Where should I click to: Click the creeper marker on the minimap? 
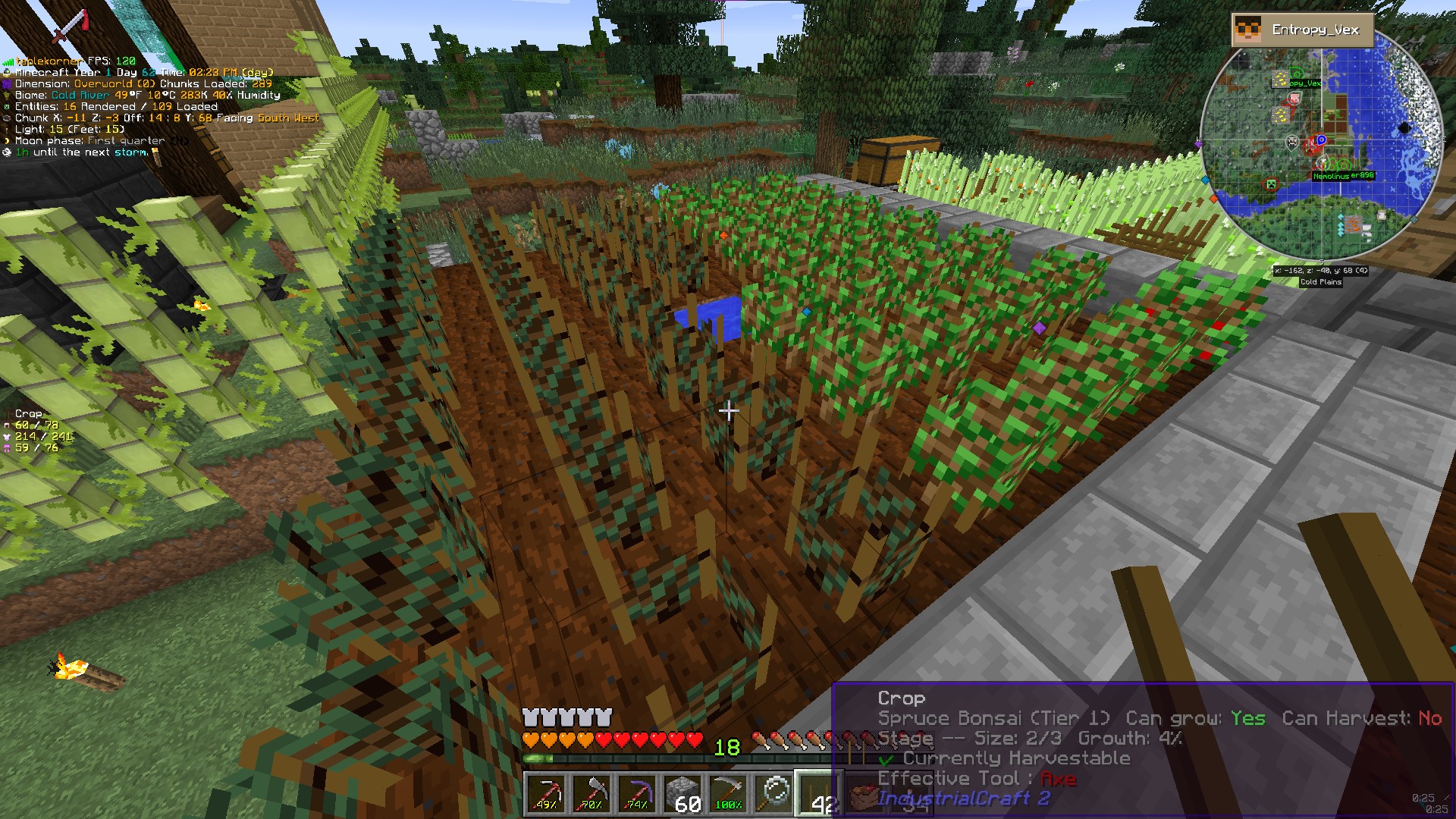coord(1272,184)
